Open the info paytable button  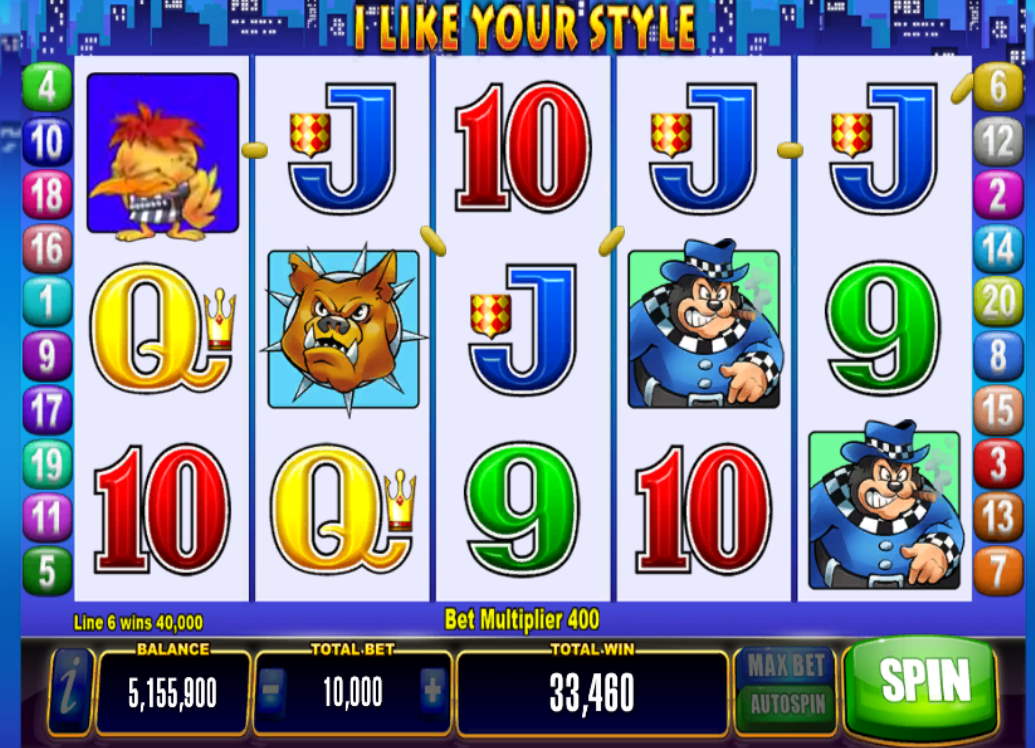click(70, 692)
